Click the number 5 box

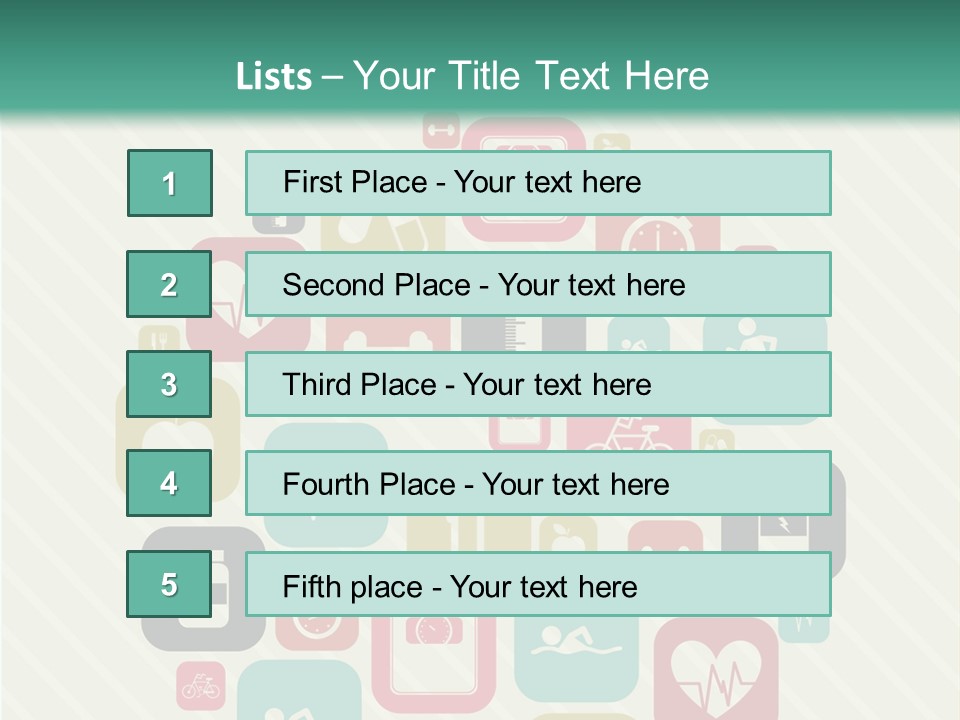(x=169, y=585)
